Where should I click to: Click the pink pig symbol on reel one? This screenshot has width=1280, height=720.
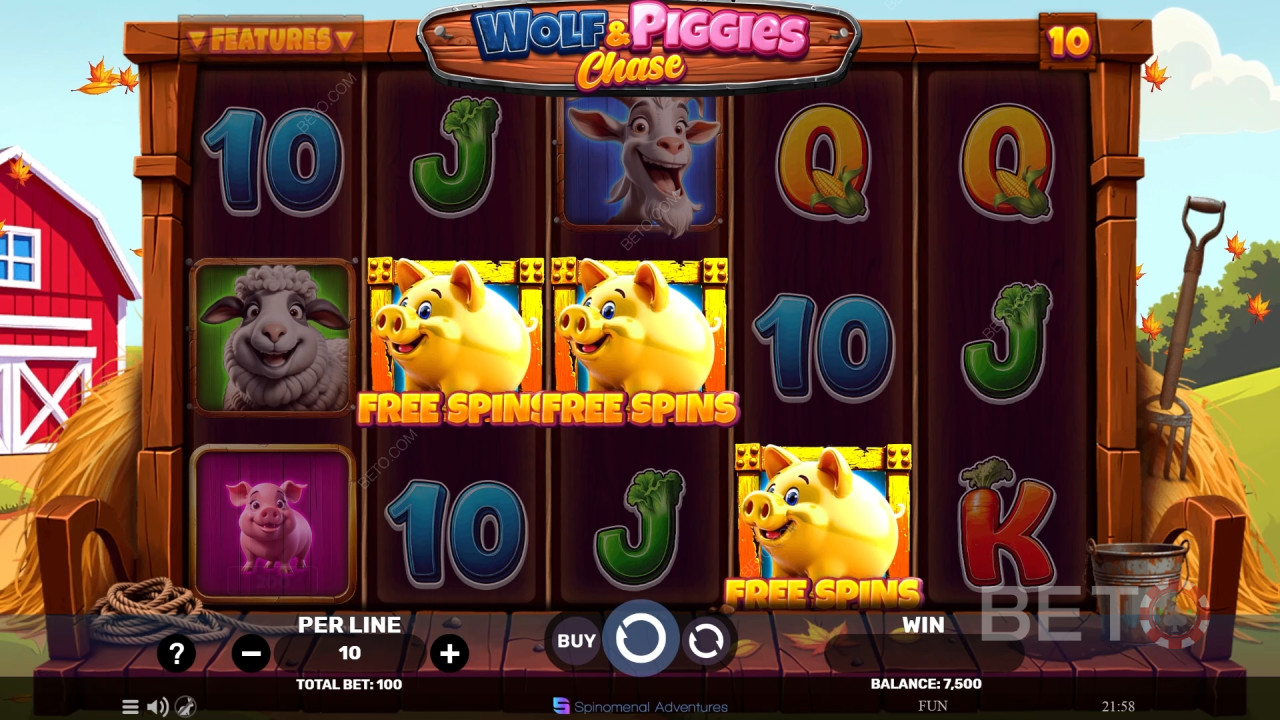coord(274,520)
